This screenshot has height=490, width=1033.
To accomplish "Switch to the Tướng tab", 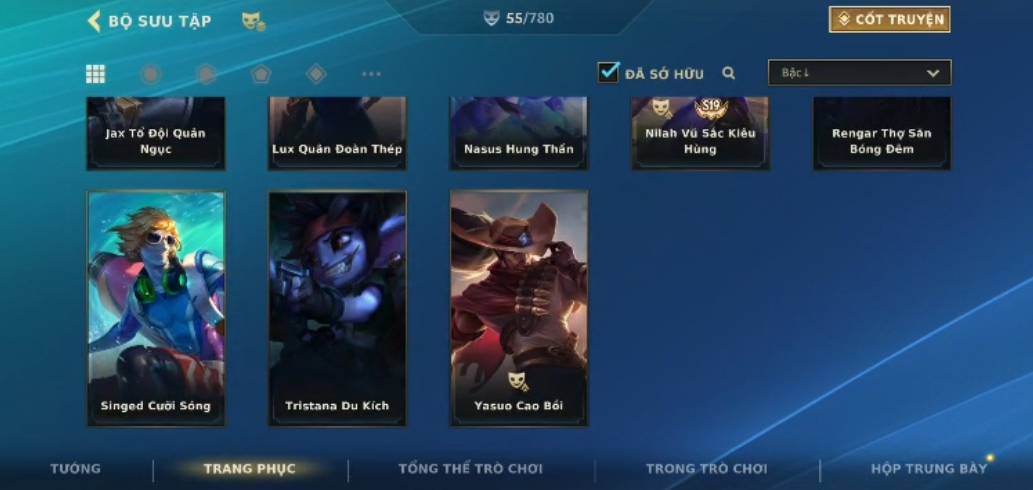I will tap(75, 469).
